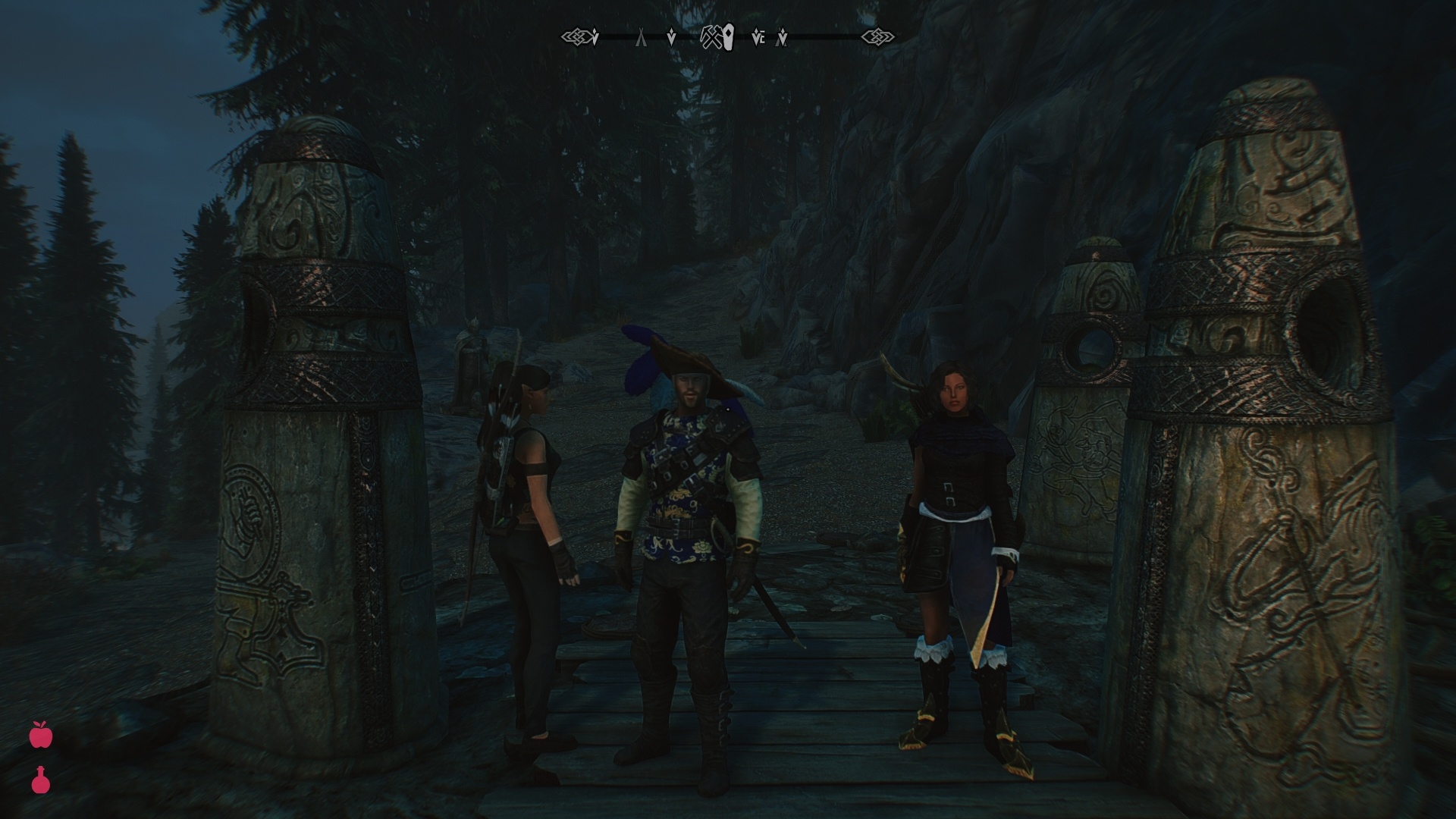Toggle the shield emblem beside the pickaxes marker

(x=729, y=36)
